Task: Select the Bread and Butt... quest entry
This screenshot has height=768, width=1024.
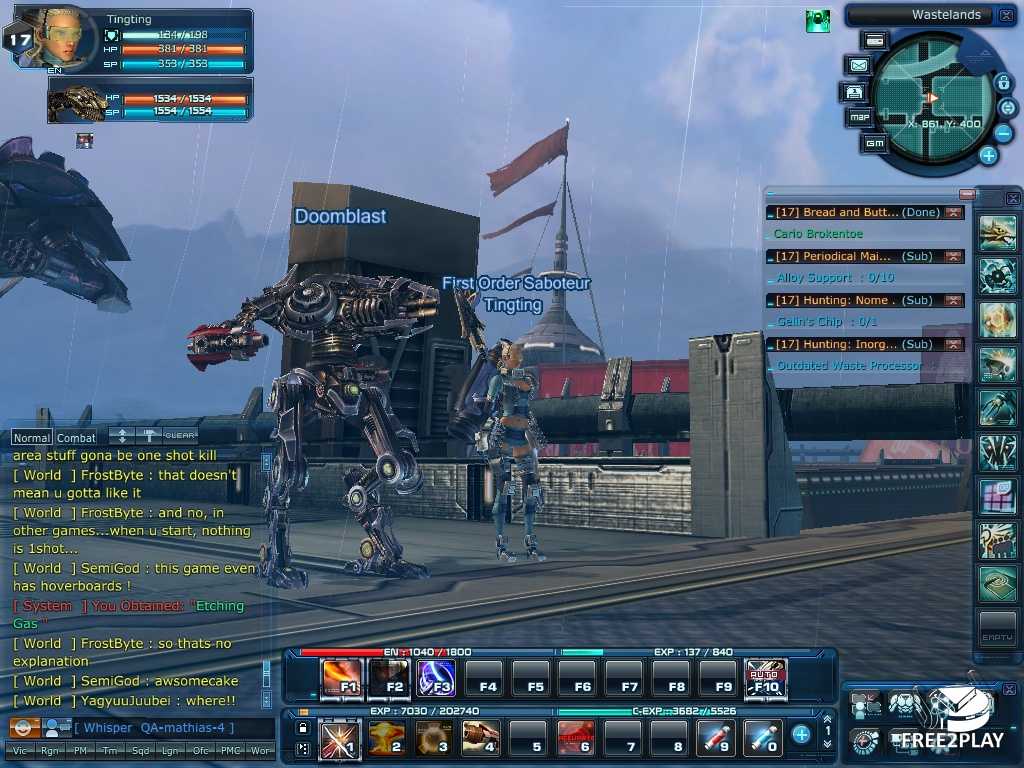Action: [850, 212]
